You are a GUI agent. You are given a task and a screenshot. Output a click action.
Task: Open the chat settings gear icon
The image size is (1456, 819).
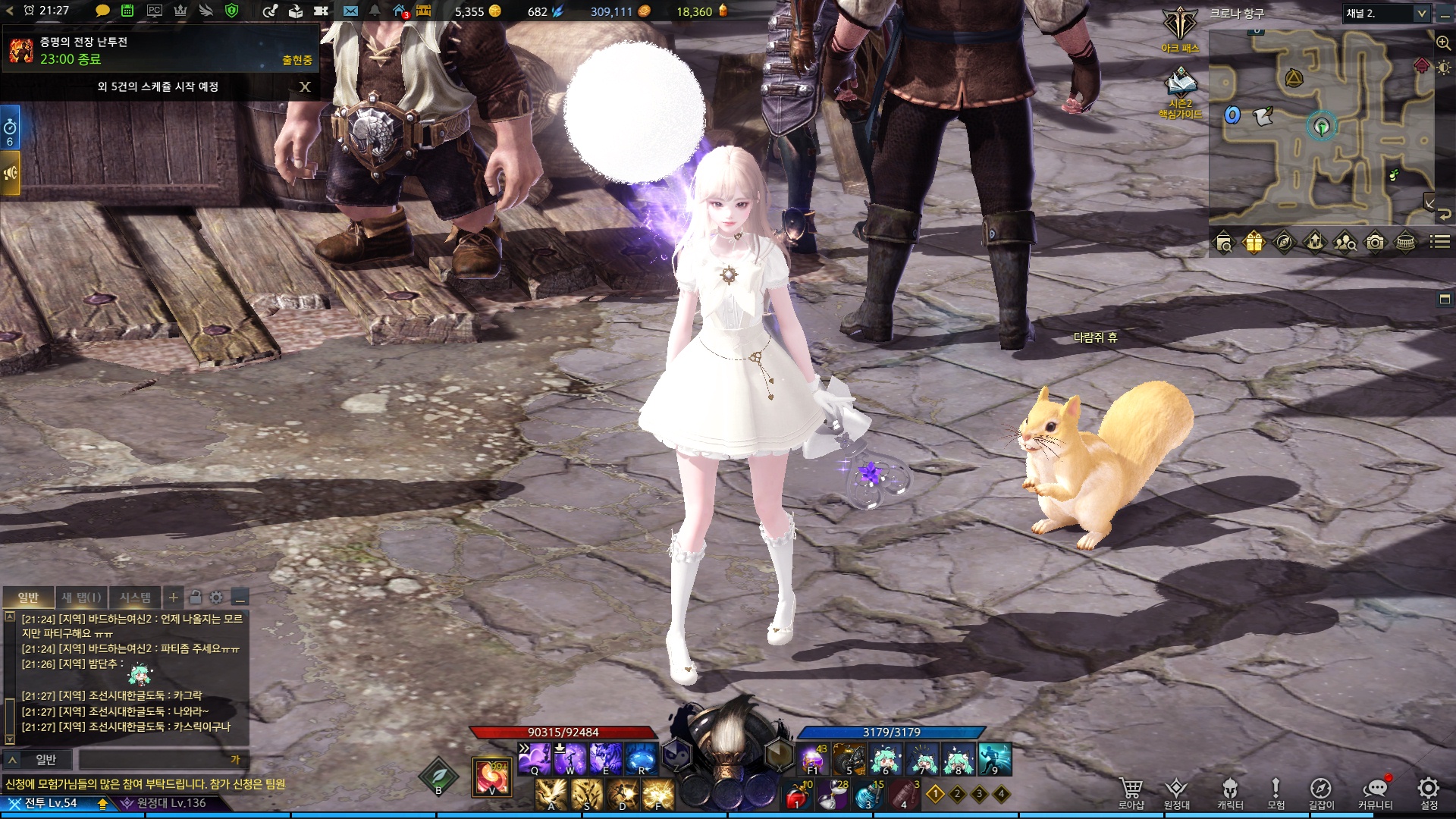point(216,598)
